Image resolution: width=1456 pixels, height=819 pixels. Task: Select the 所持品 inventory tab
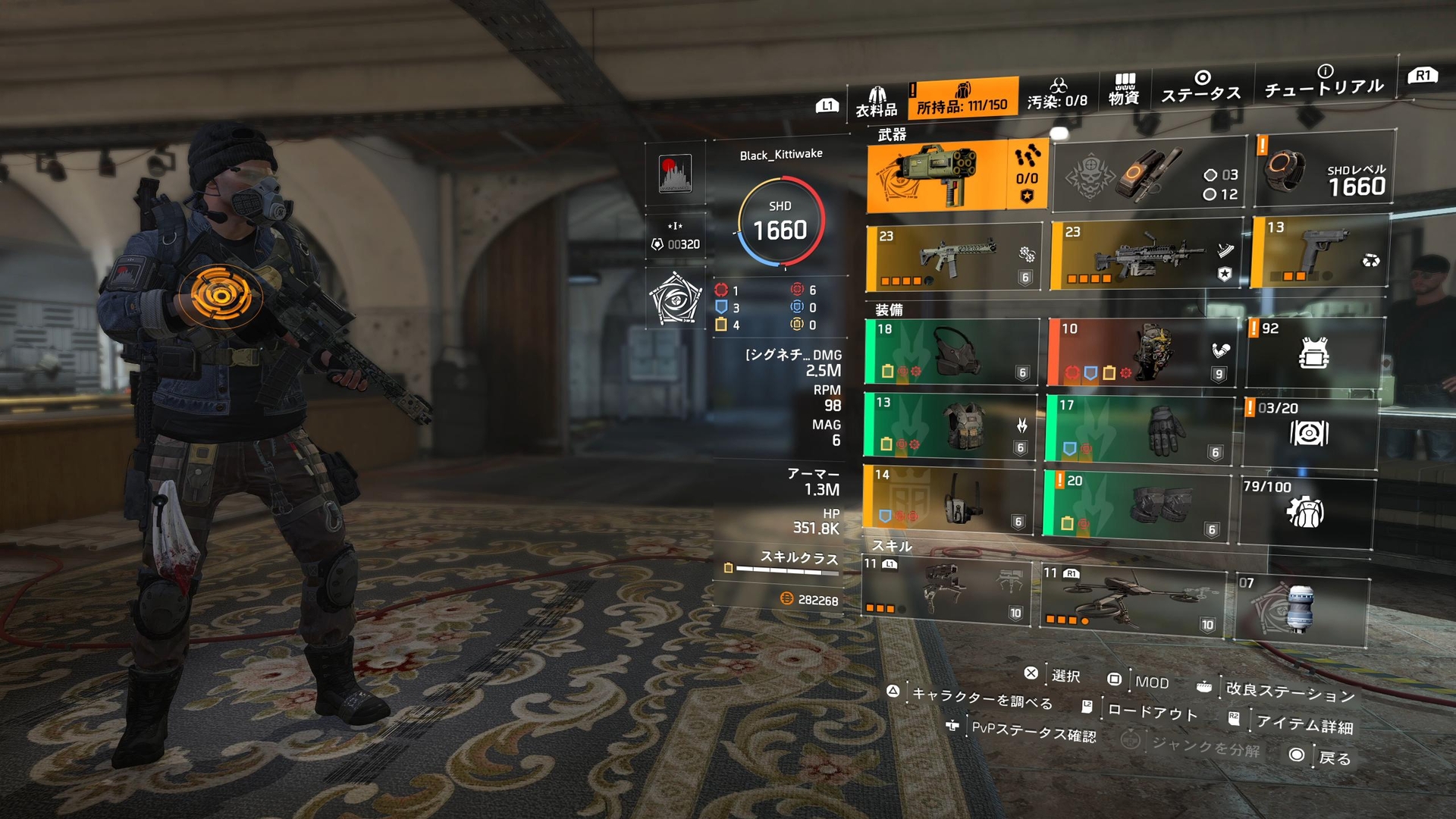click(962, 99)
